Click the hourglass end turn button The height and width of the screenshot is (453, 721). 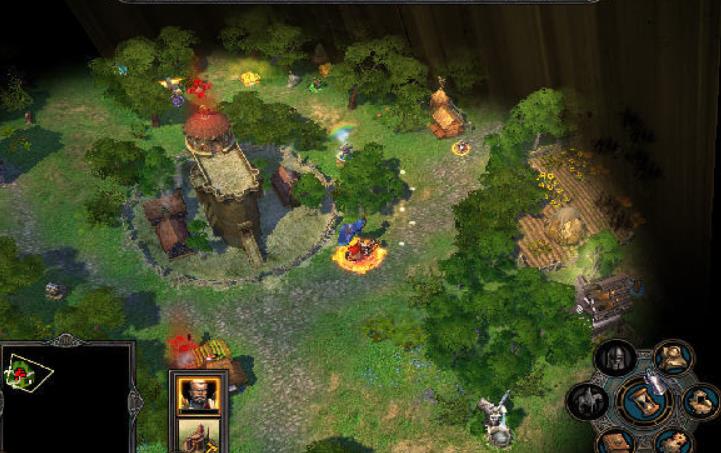(x=645, y=402)
